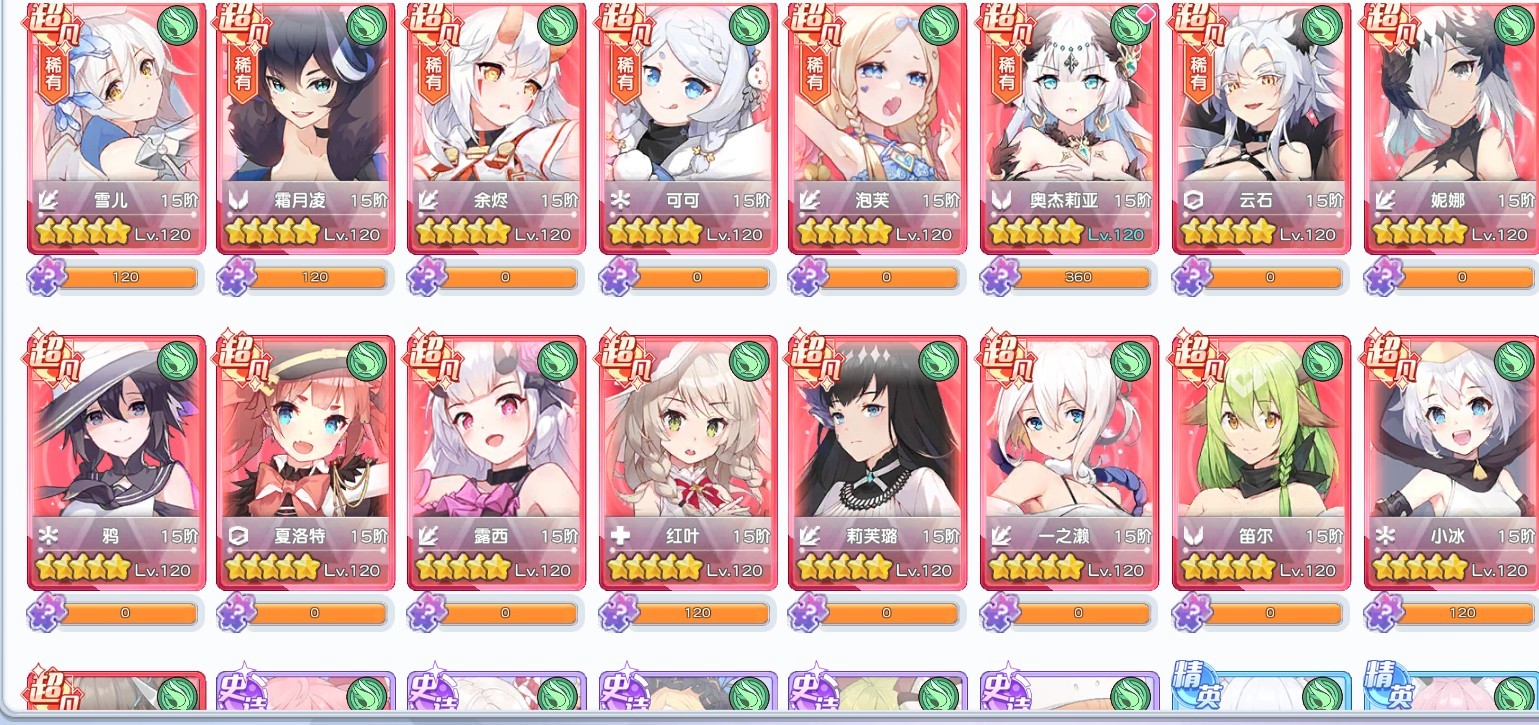Open the 夏洛特 character card

309,460
